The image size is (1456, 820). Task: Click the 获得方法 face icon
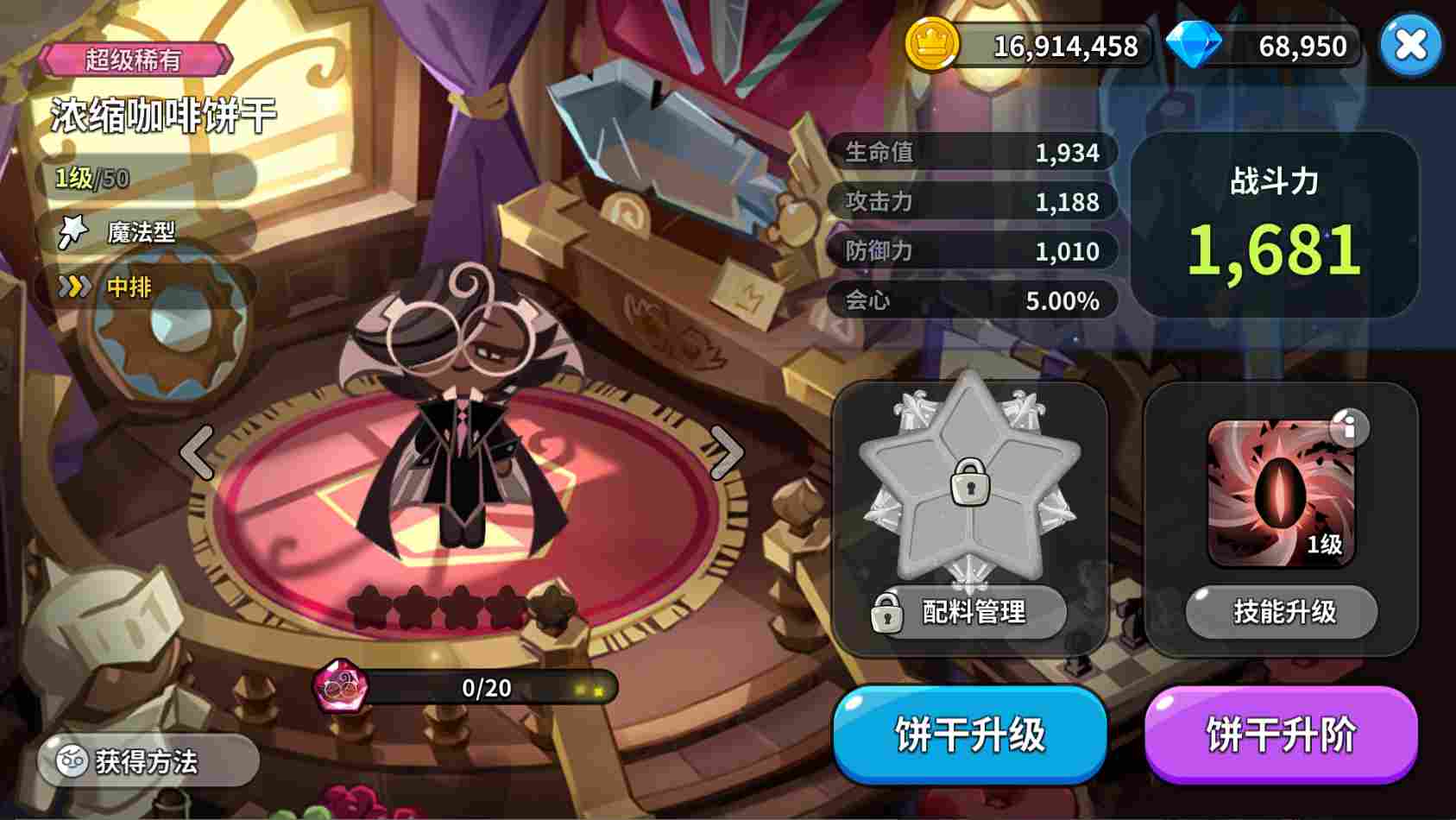tap(72, 760)
